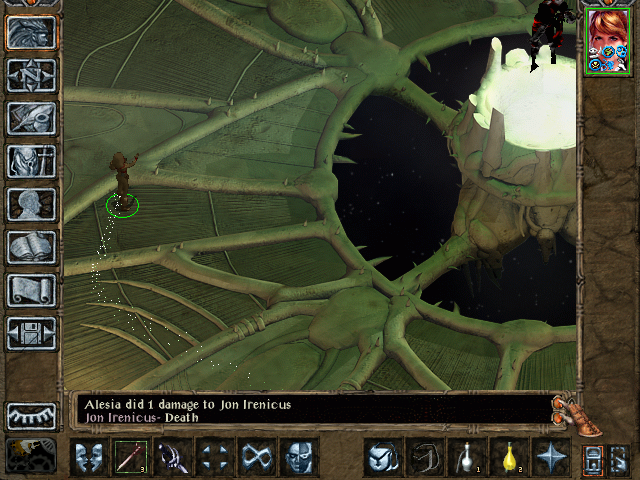Open the mage spellbook
Screen dimensions: 640x480
click(x=31, y=247)
